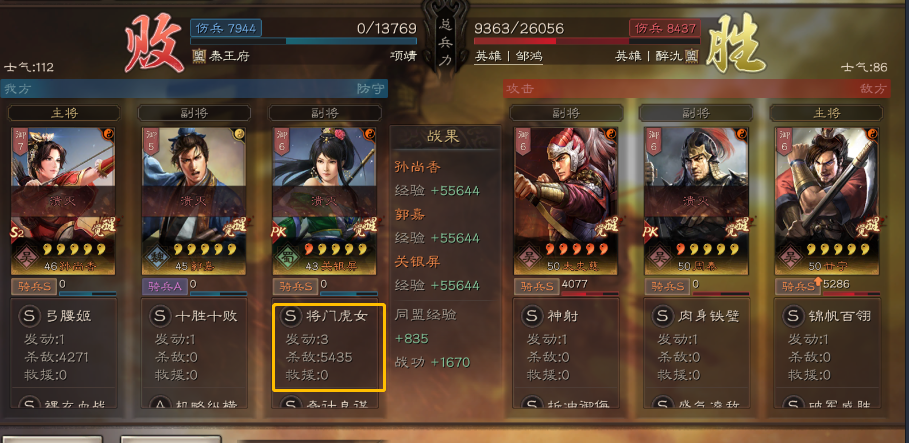Open the 弓腰姬 skill entry
The image size is (909, 443).
coord(68,317)
